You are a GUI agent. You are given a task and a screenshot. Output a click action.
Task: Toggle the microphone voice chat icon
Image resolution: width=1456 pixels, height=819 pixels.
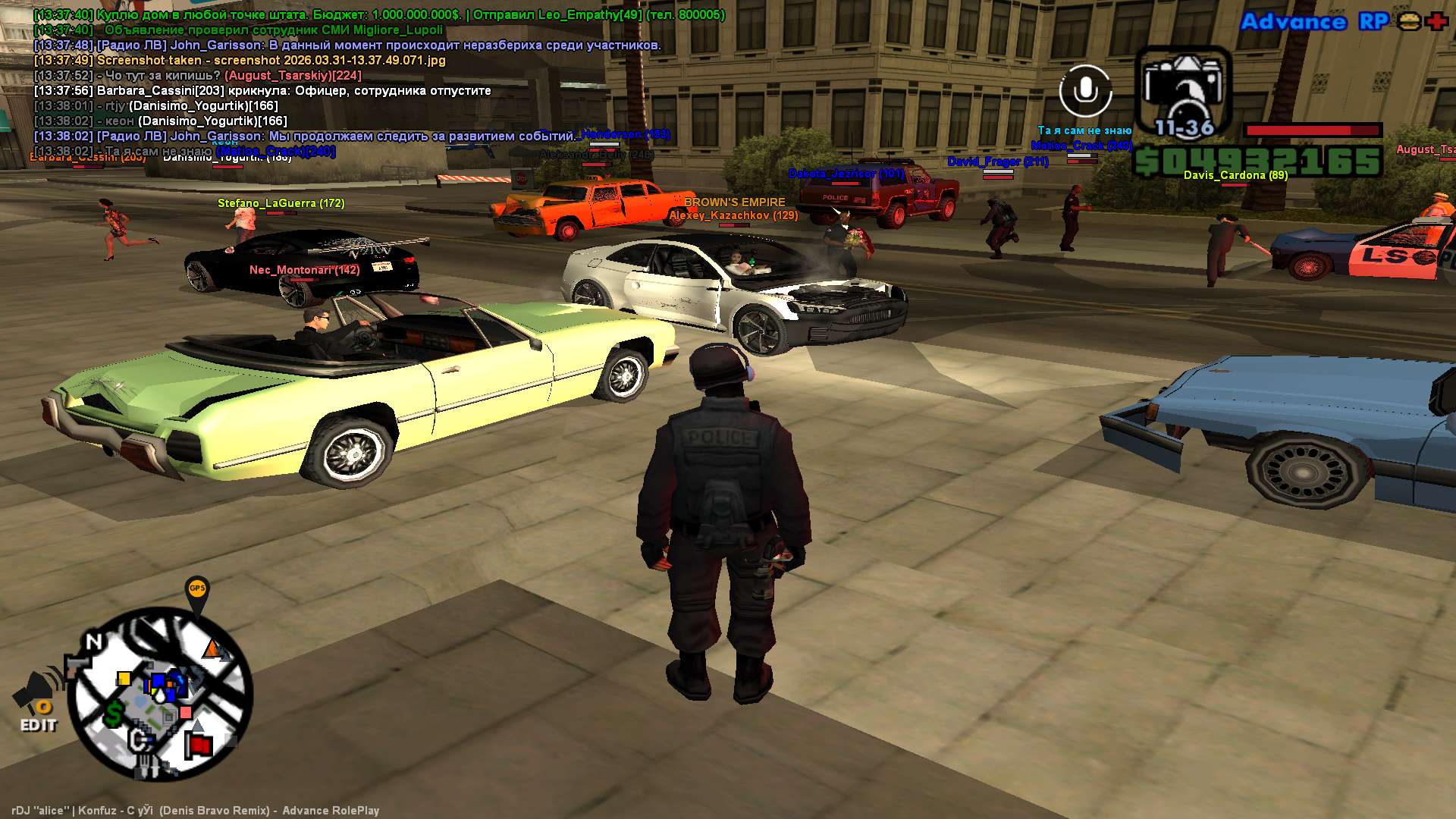tap(1085, 91)
